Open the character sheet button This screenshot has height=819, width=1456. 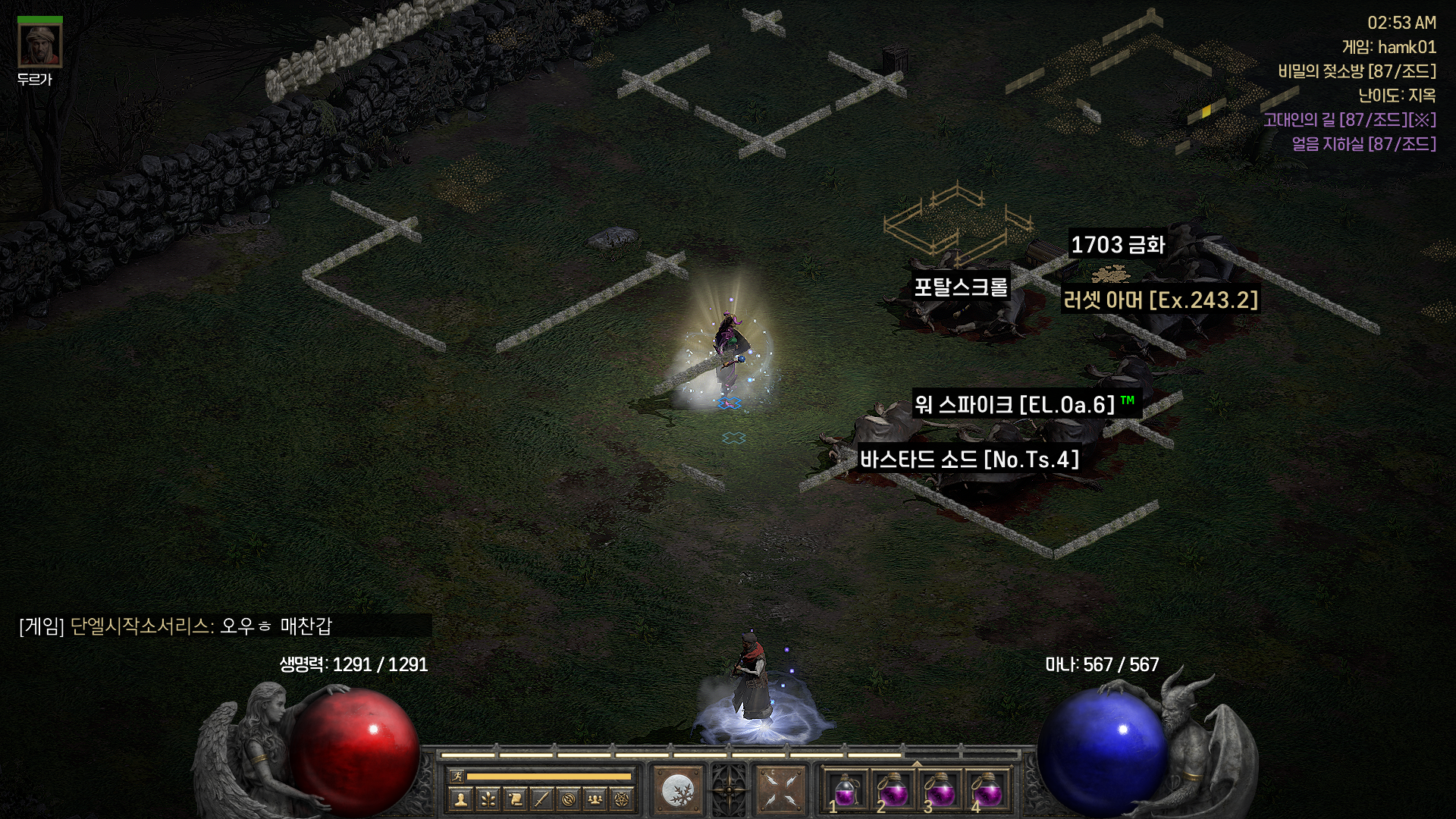tap(460, 799)
